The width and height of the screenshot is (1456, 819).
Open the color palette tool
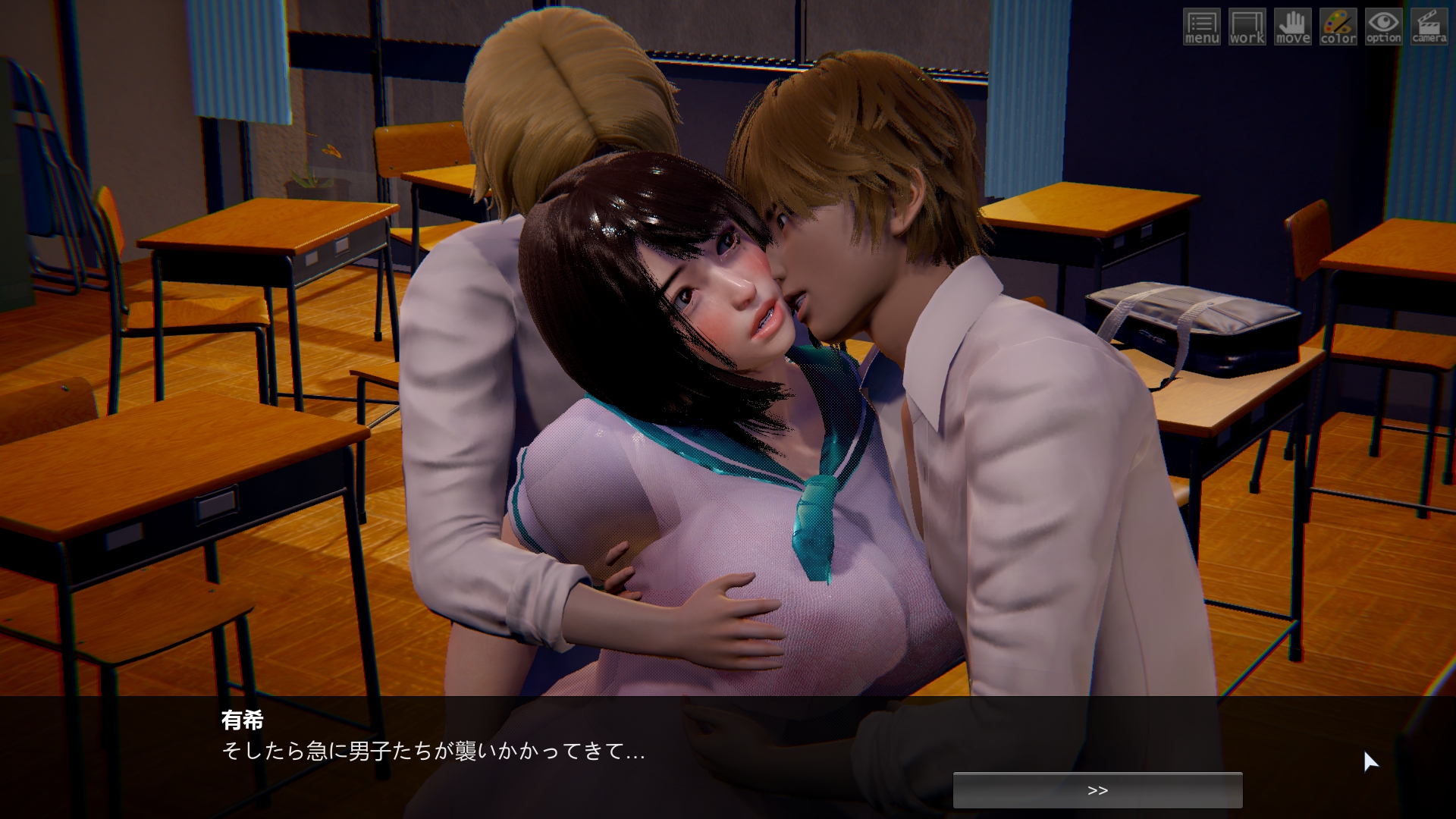coord(1338,27)
